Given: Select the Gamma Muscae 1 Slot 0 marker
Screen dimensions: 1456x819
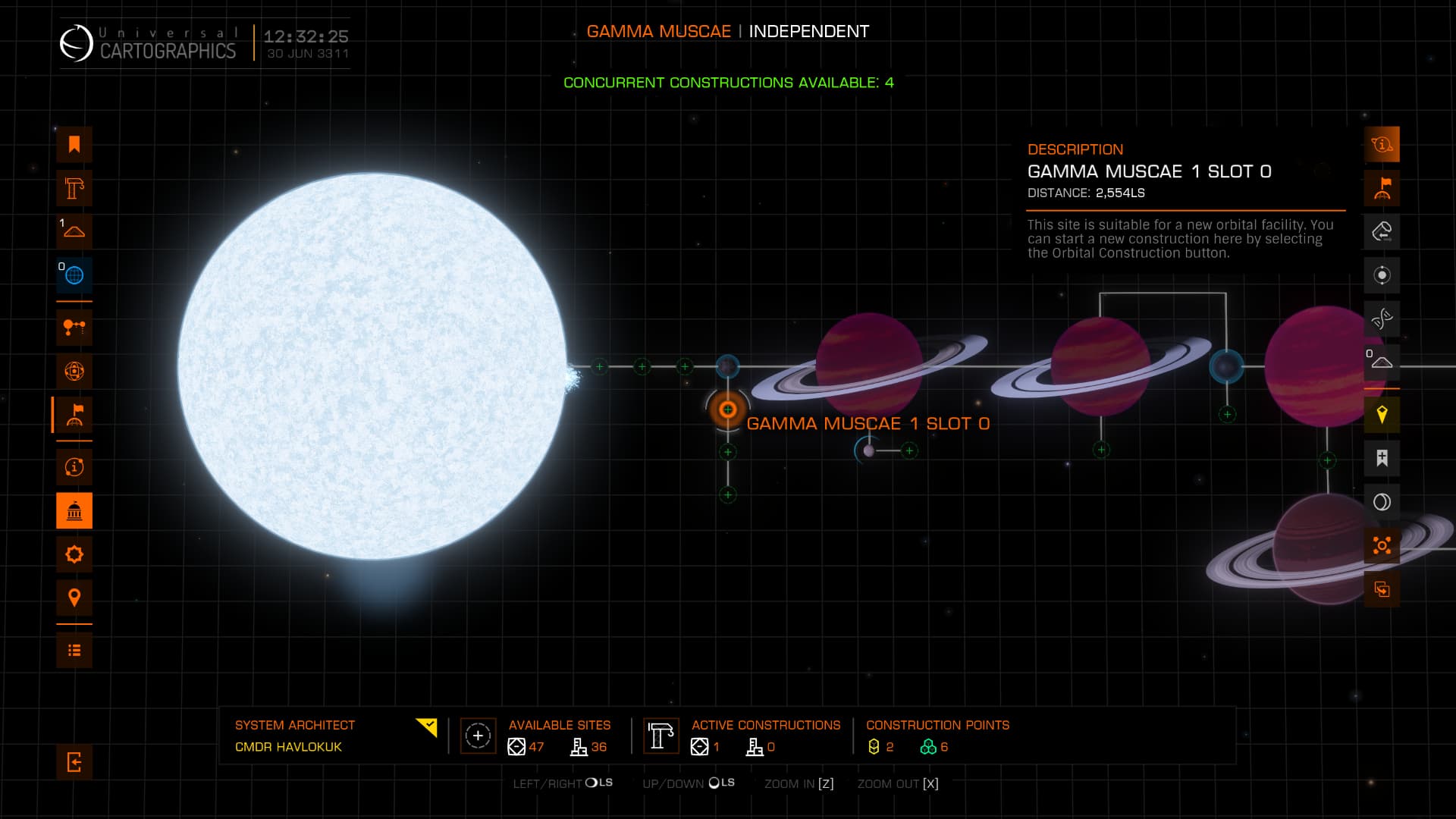Looking at the screenshot, I should [727, 409].
